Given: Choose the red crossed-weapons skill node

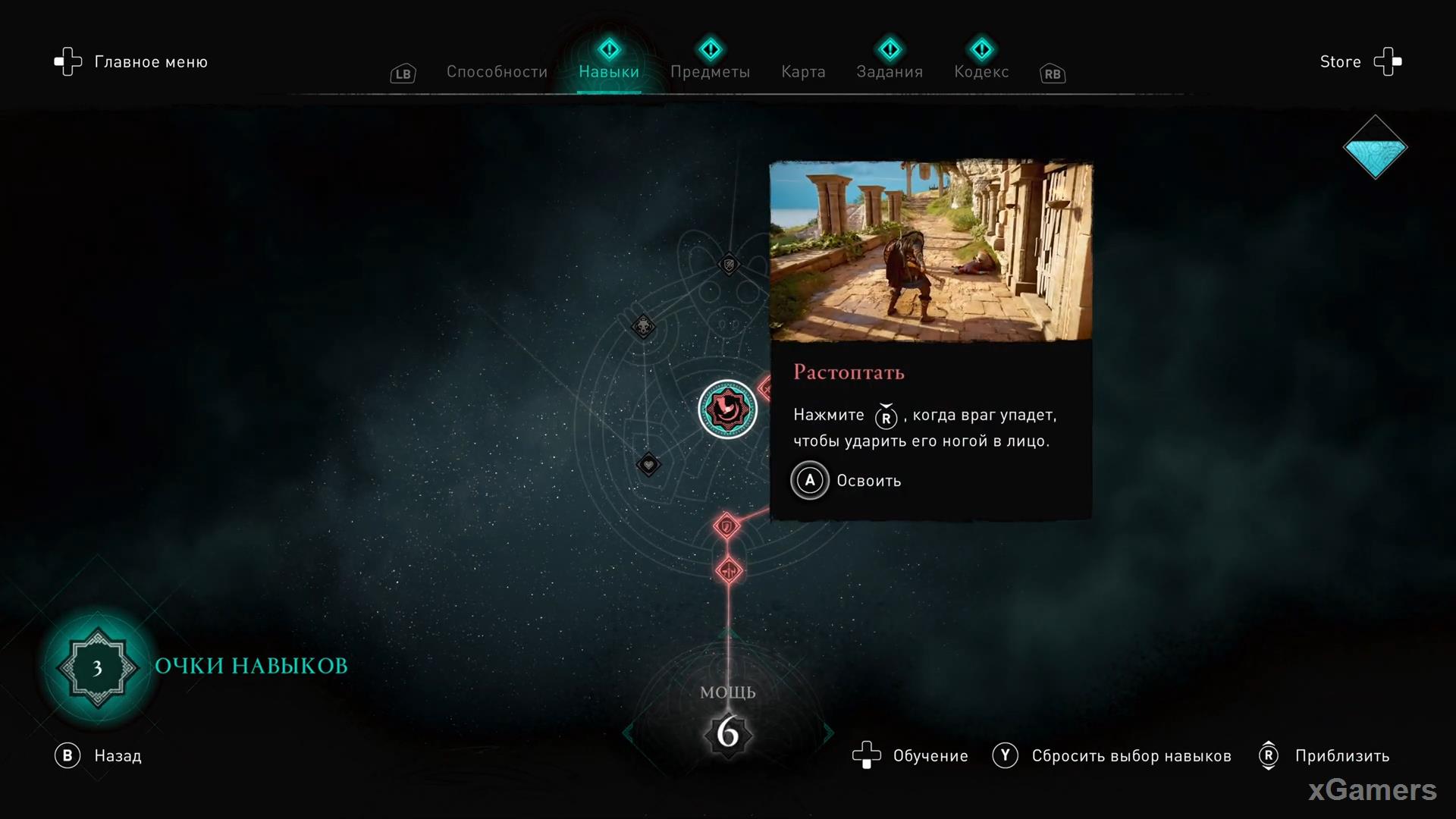Looking at the screenshot, I should click(729, 570).
